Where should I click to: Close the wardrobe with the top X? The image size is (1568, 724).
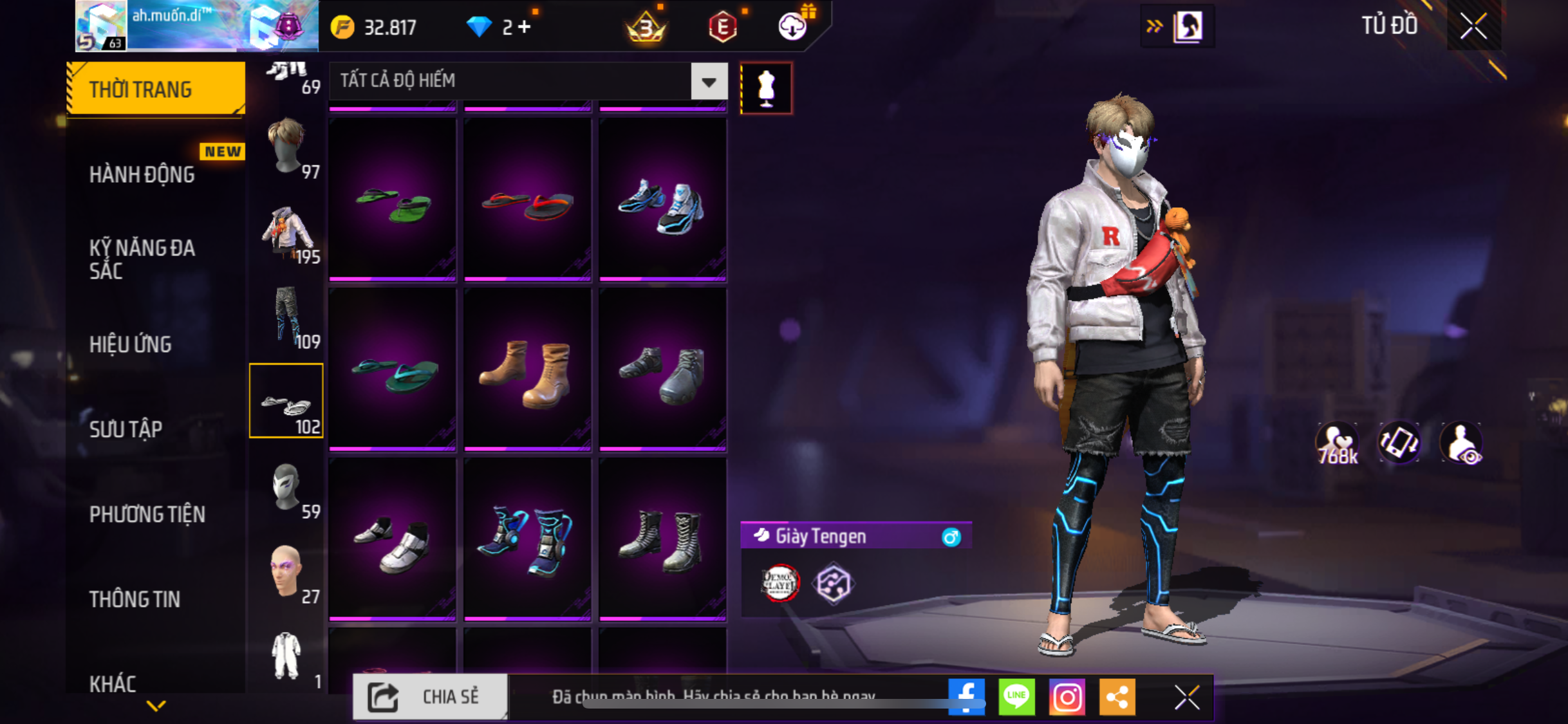(1473, 26)
